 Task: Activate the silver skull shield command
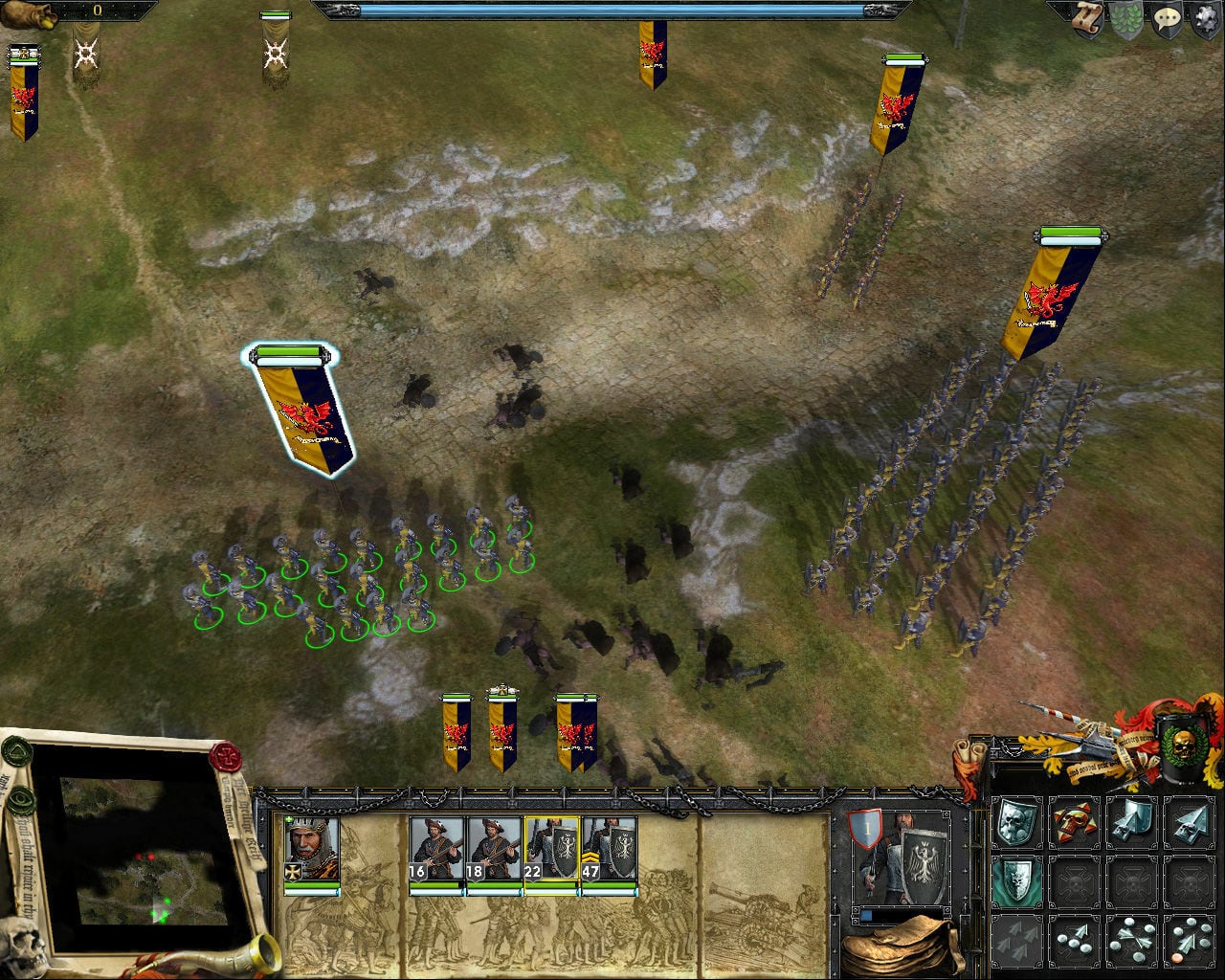[x=1015, y=821]
